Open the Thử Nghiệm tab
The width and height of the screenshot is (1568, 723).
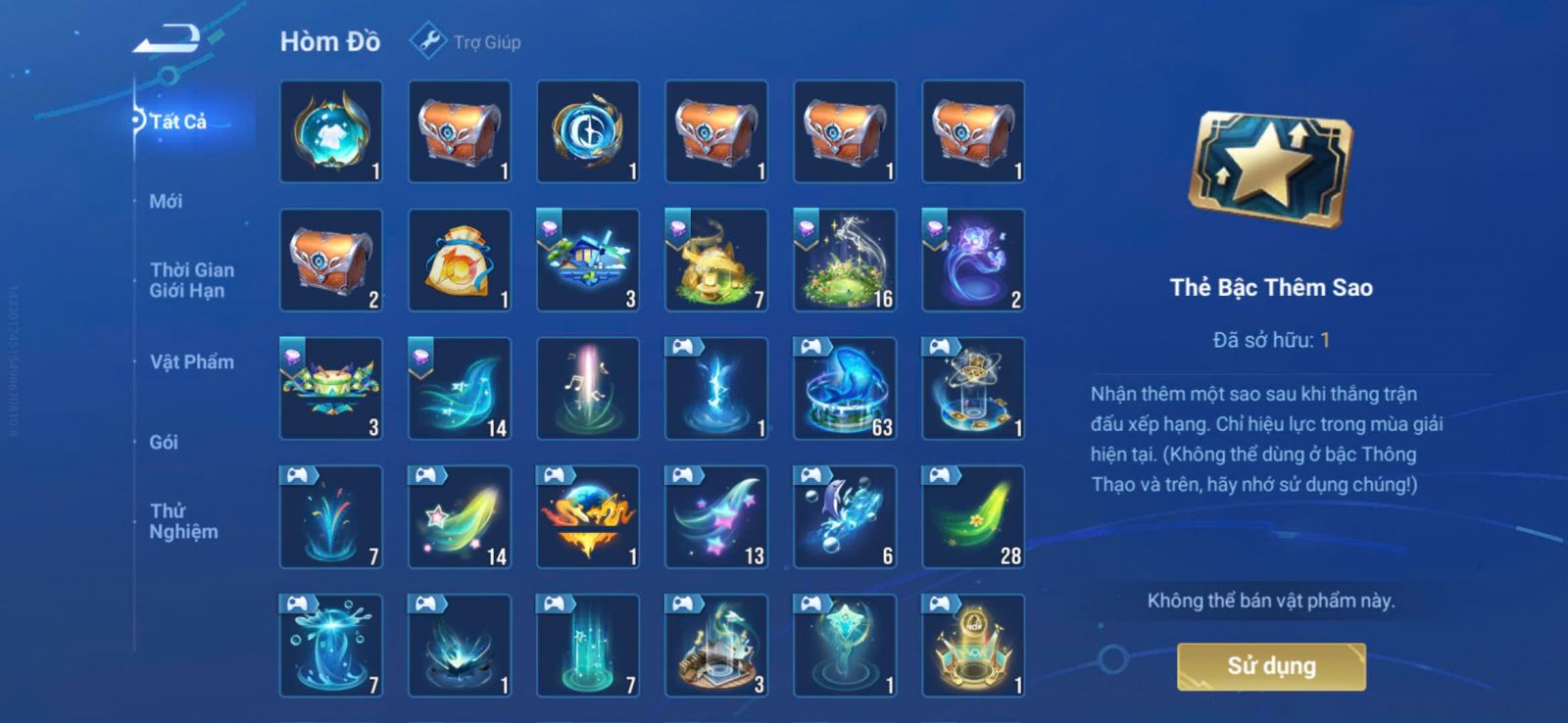tap(183, 521)
